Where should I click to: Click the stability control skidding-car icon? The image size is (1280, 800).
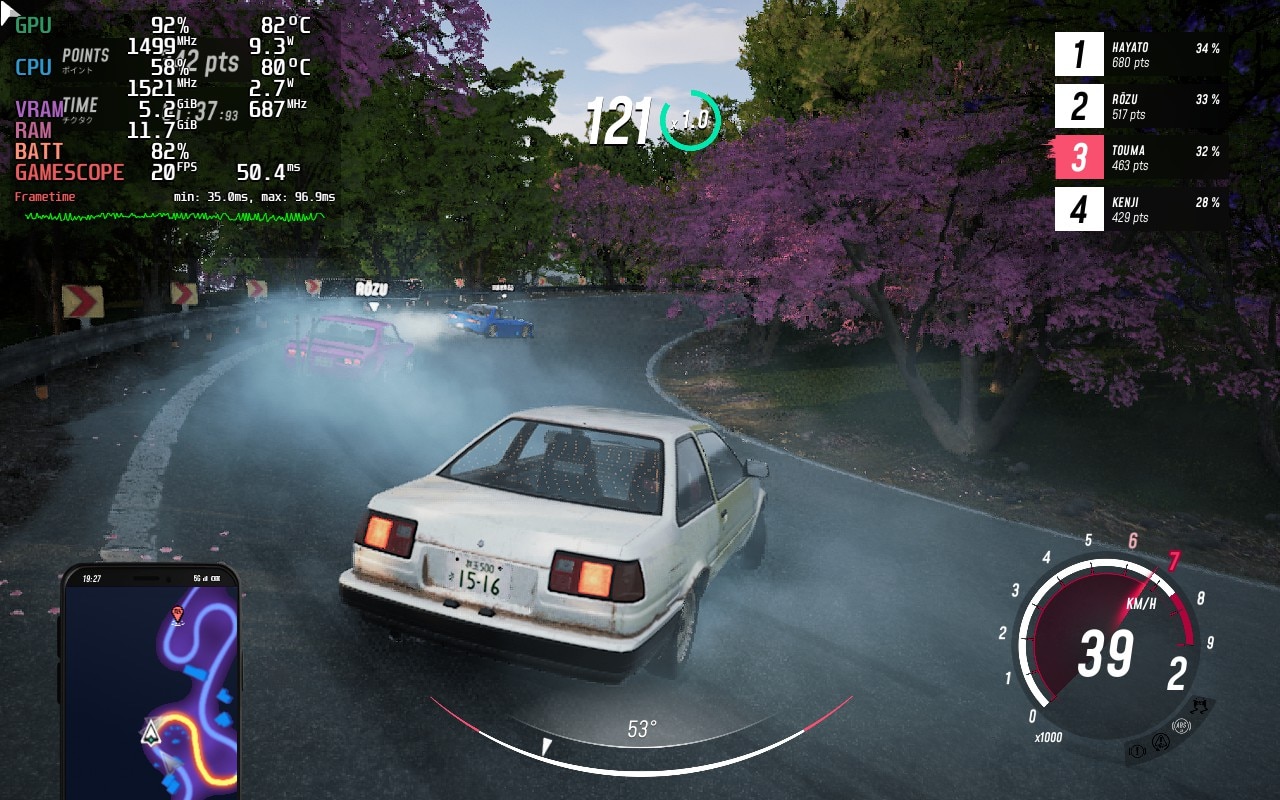1198,706
